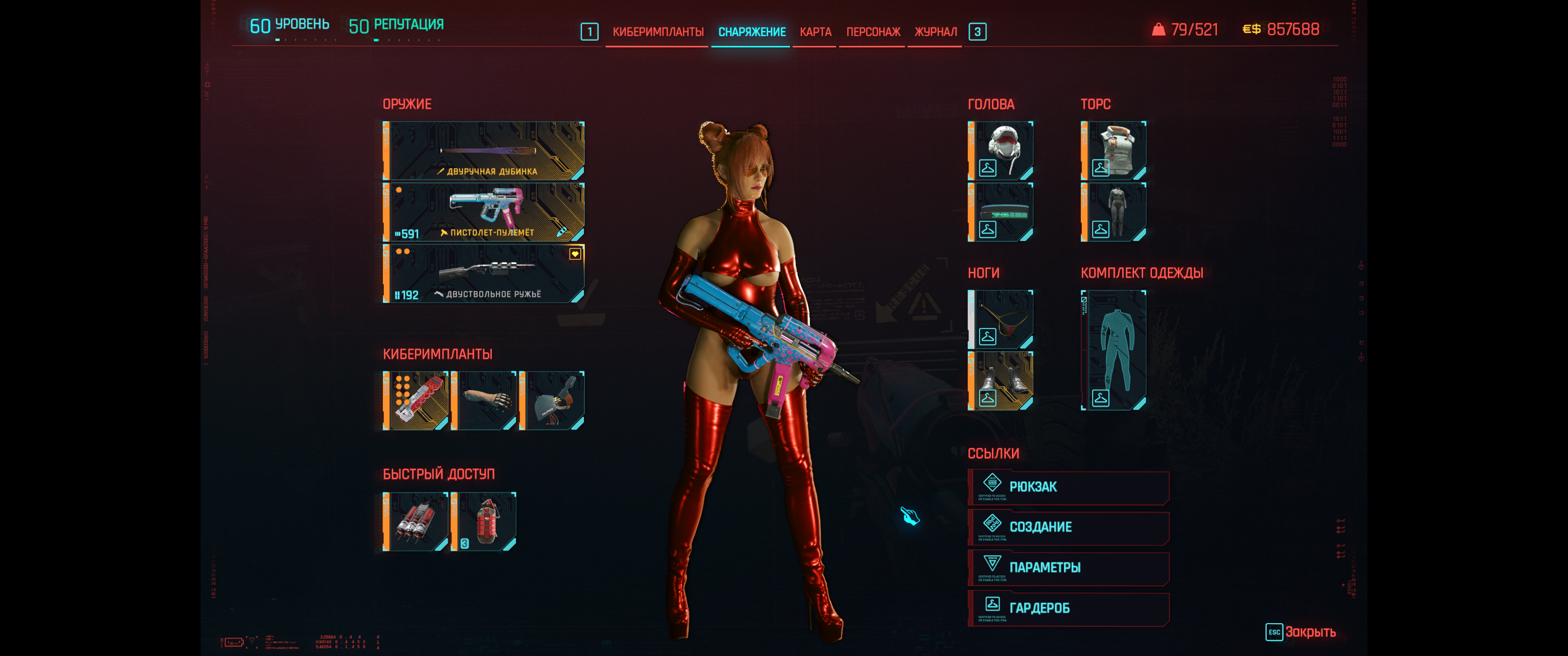This screenshot has width=1568, height=656.
Task: Select the boots footwear slot
Action: pyautogui.click(x=1000, y=381)
